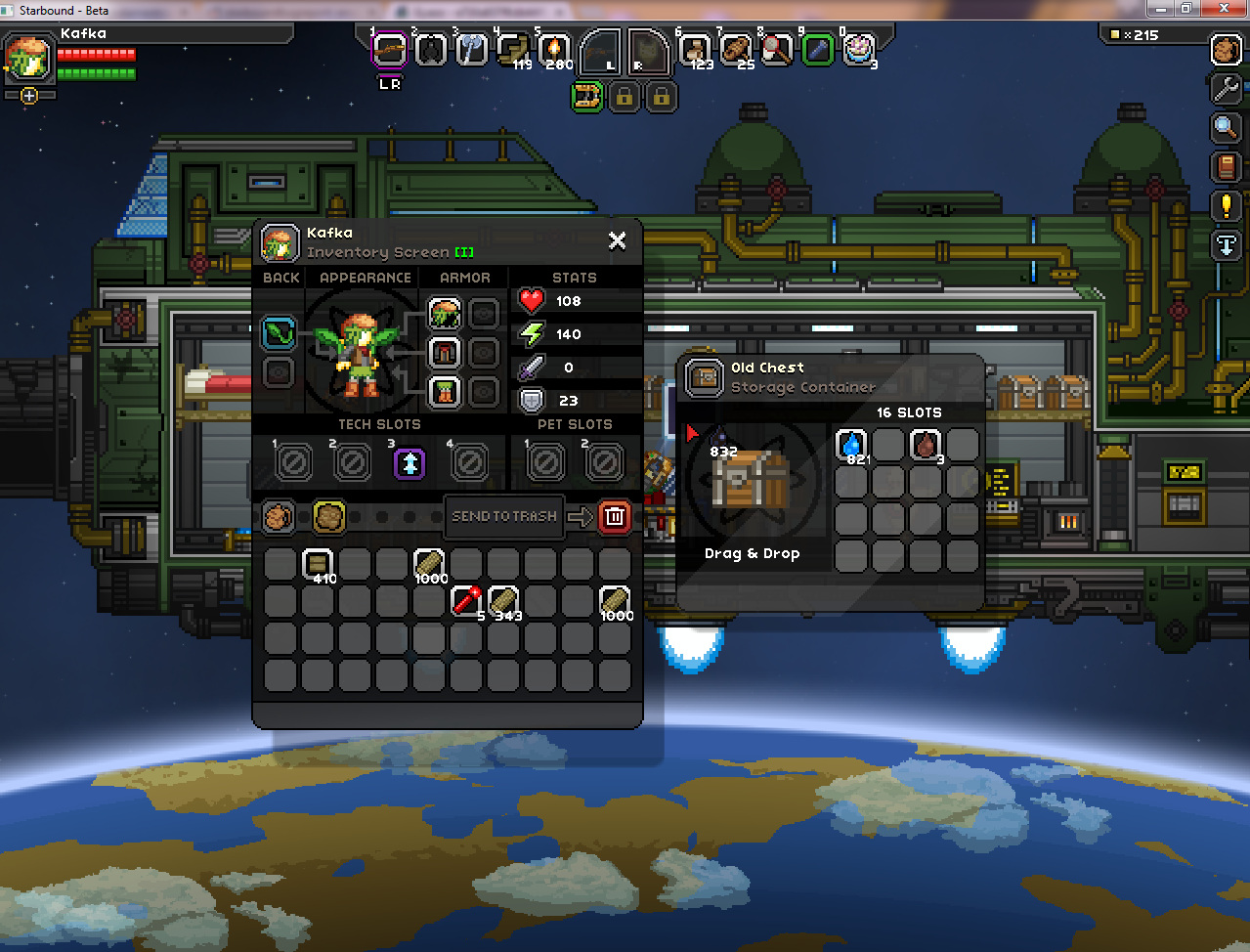This screenshot has height=952, width=1250.
Task: Choose the rifle in hotbar slot 1
Action: 389,49
